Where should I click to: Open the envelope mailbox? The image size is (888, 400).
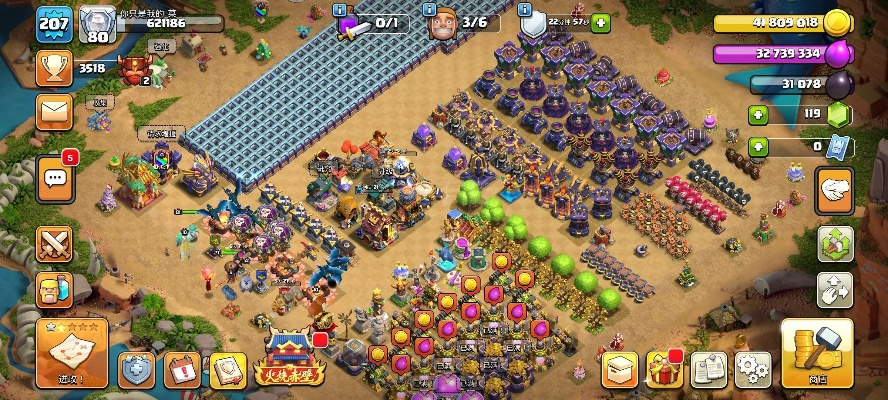pyautogui.click(x=54, y=111)
